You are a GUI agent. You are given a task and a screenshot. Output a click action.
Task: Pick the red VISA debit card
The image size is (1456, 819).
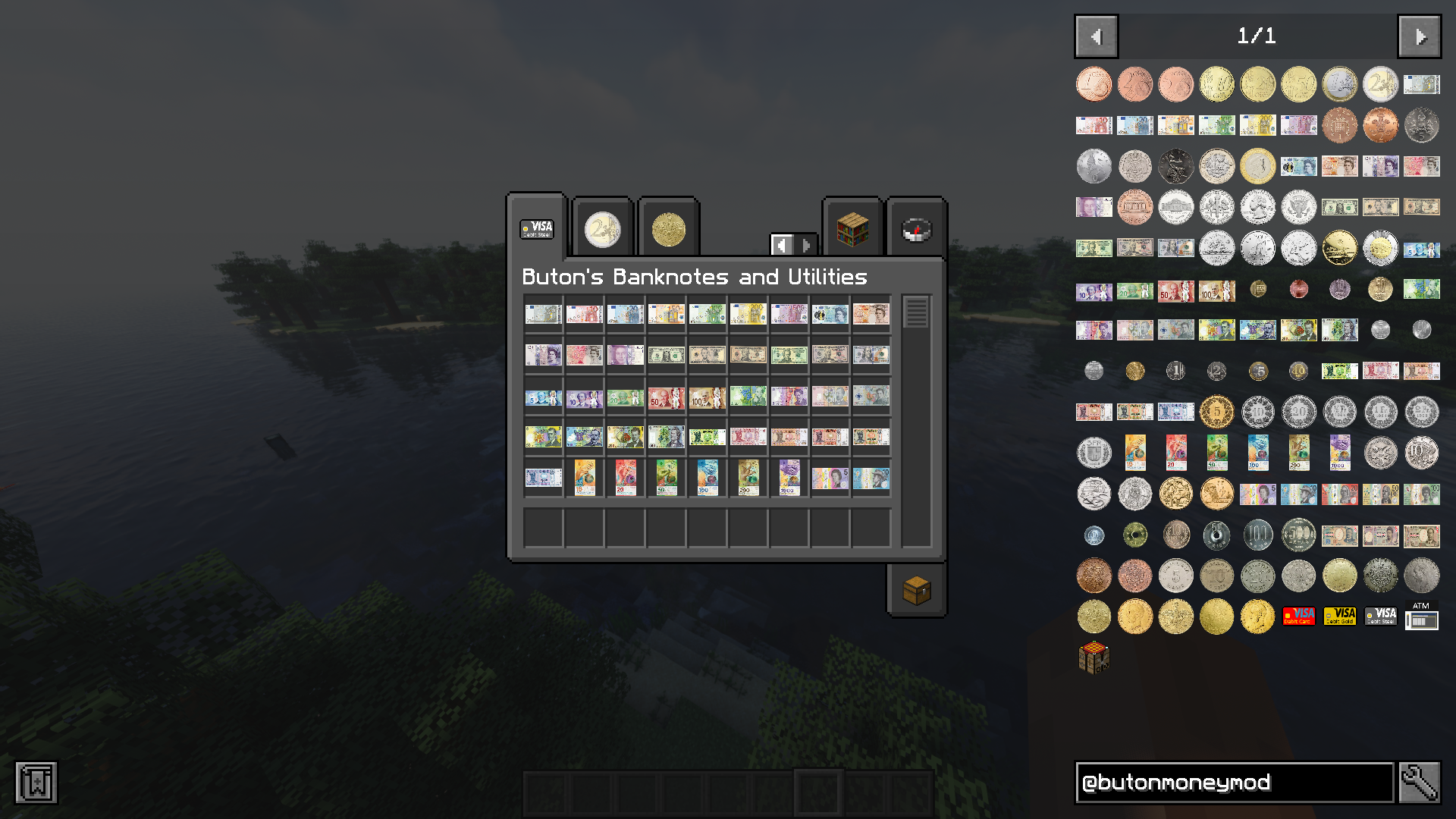pos(1298,617)
